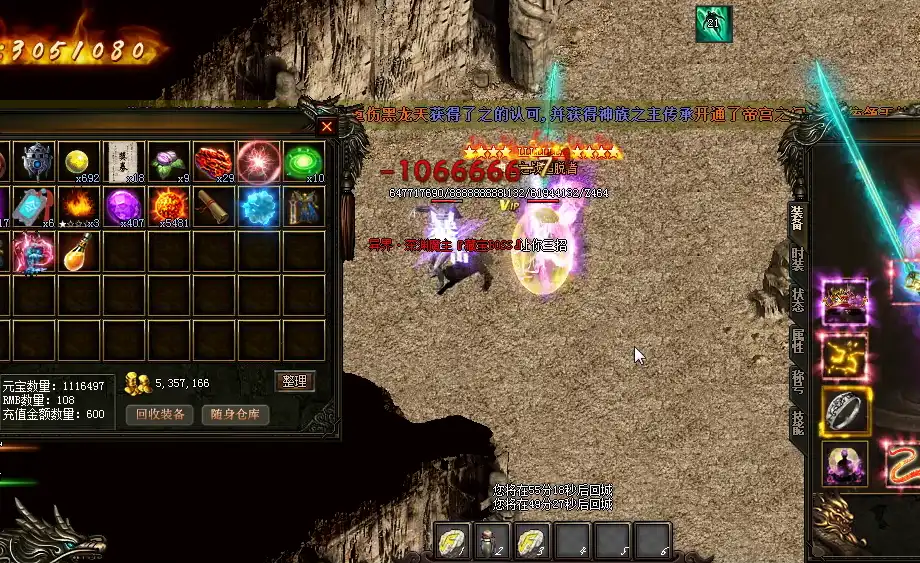The width and height of the screenshot is (920, 563).
Task: Select the green swirl orb x10
Action: click(303, 162)
